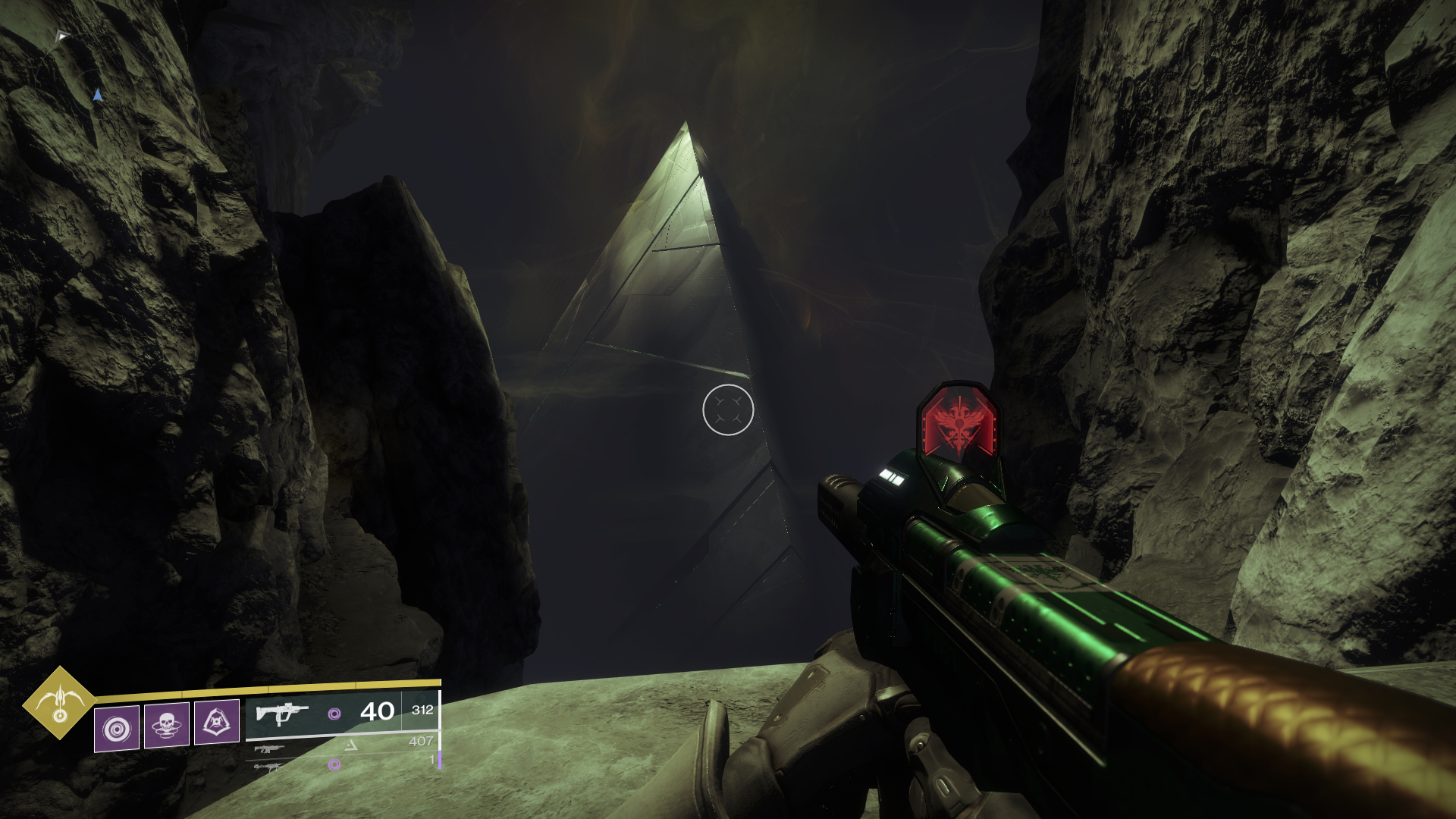Switch to the heavy weapon at the bottom
Viewport: 1456px width, 819px height.
[268, 767]
